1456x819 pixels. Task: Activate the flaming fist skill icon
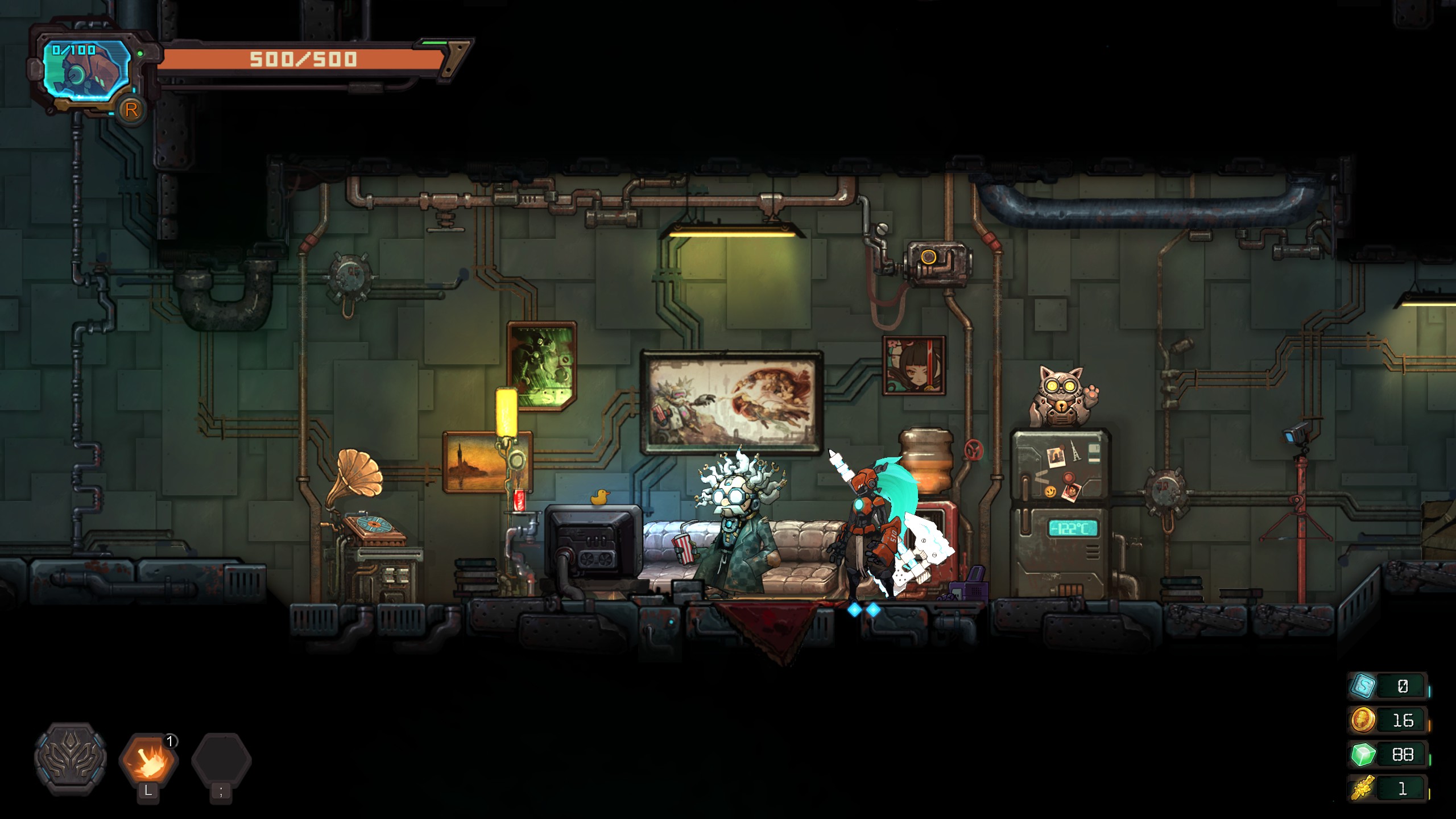pyautogui.click(x=148, y=760)
